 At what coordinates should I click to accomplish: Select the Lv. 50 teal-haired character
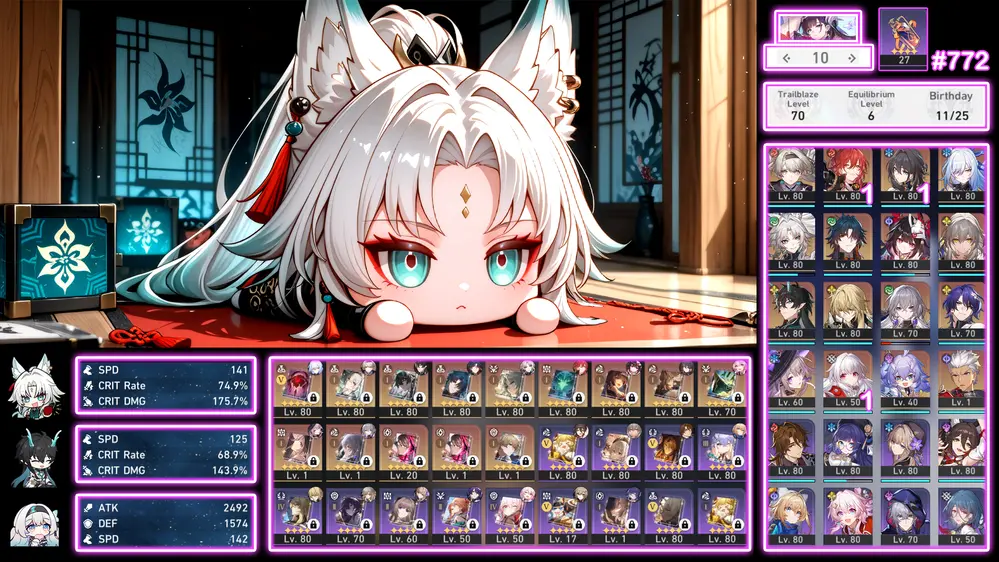coord(960,514)
